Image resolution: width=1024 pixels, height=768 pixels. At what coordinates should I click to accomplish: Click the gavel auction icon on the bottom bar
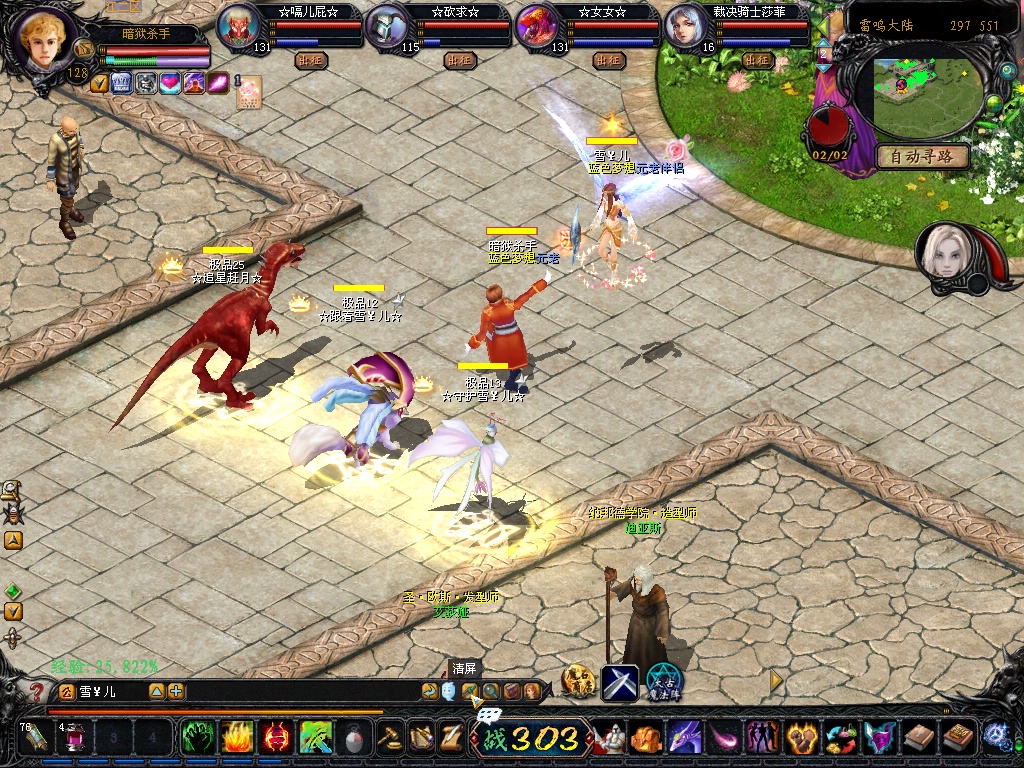point(389,738)
